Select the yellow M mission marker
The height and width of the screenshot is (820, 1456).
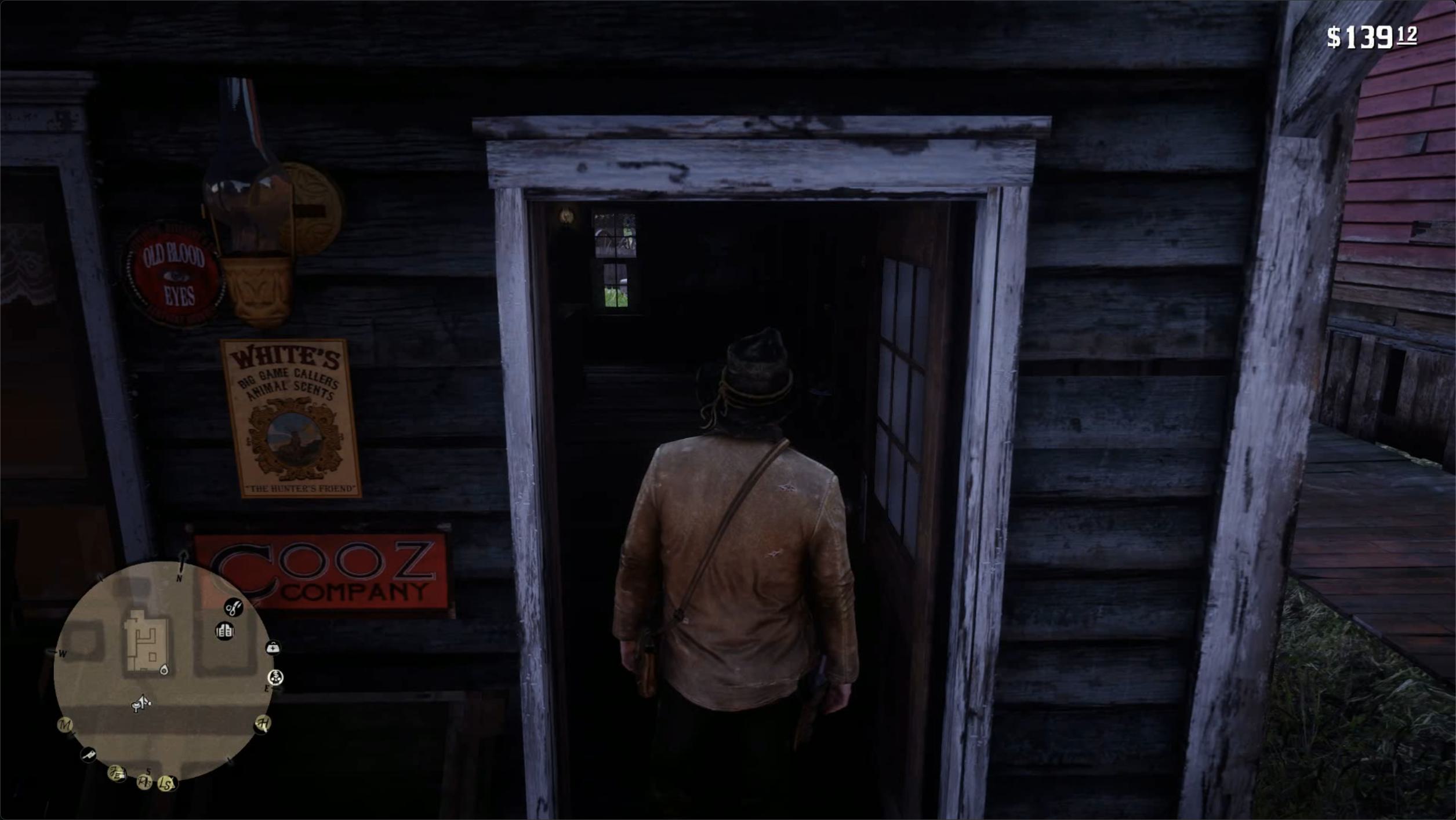click(x=65, y=725)
